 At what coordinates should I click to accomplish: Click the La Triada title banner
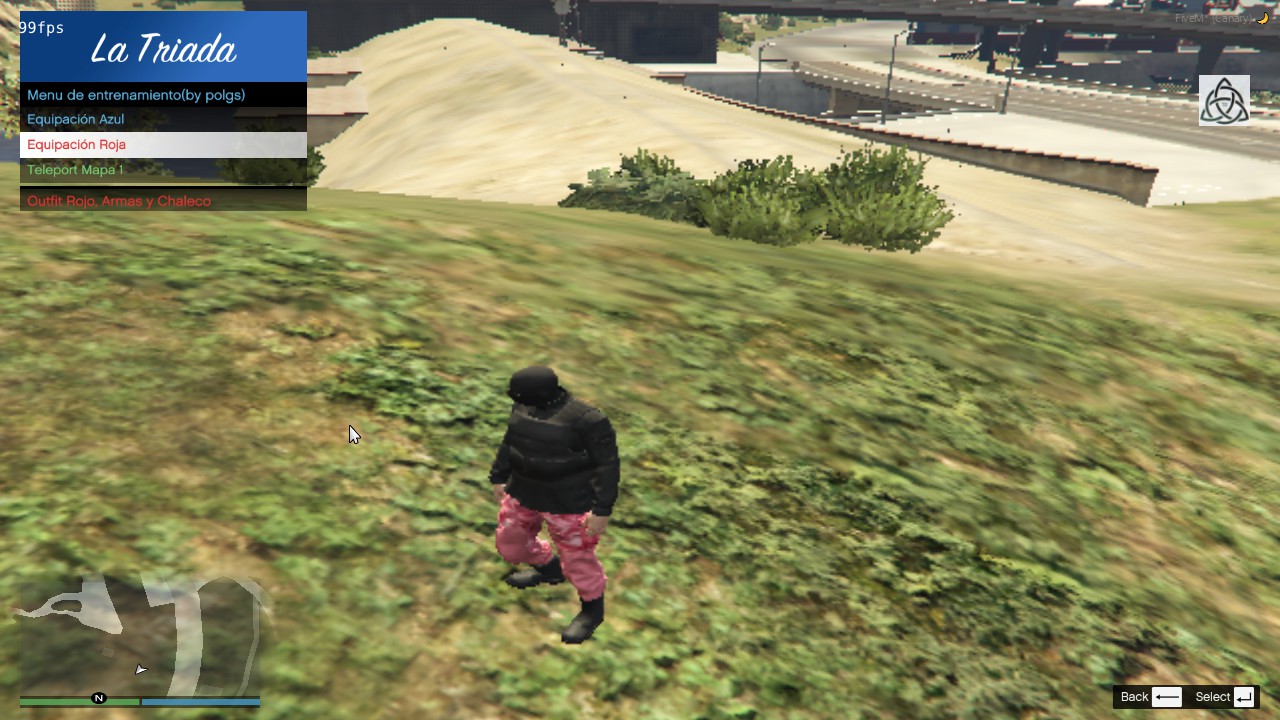(163, 47)
